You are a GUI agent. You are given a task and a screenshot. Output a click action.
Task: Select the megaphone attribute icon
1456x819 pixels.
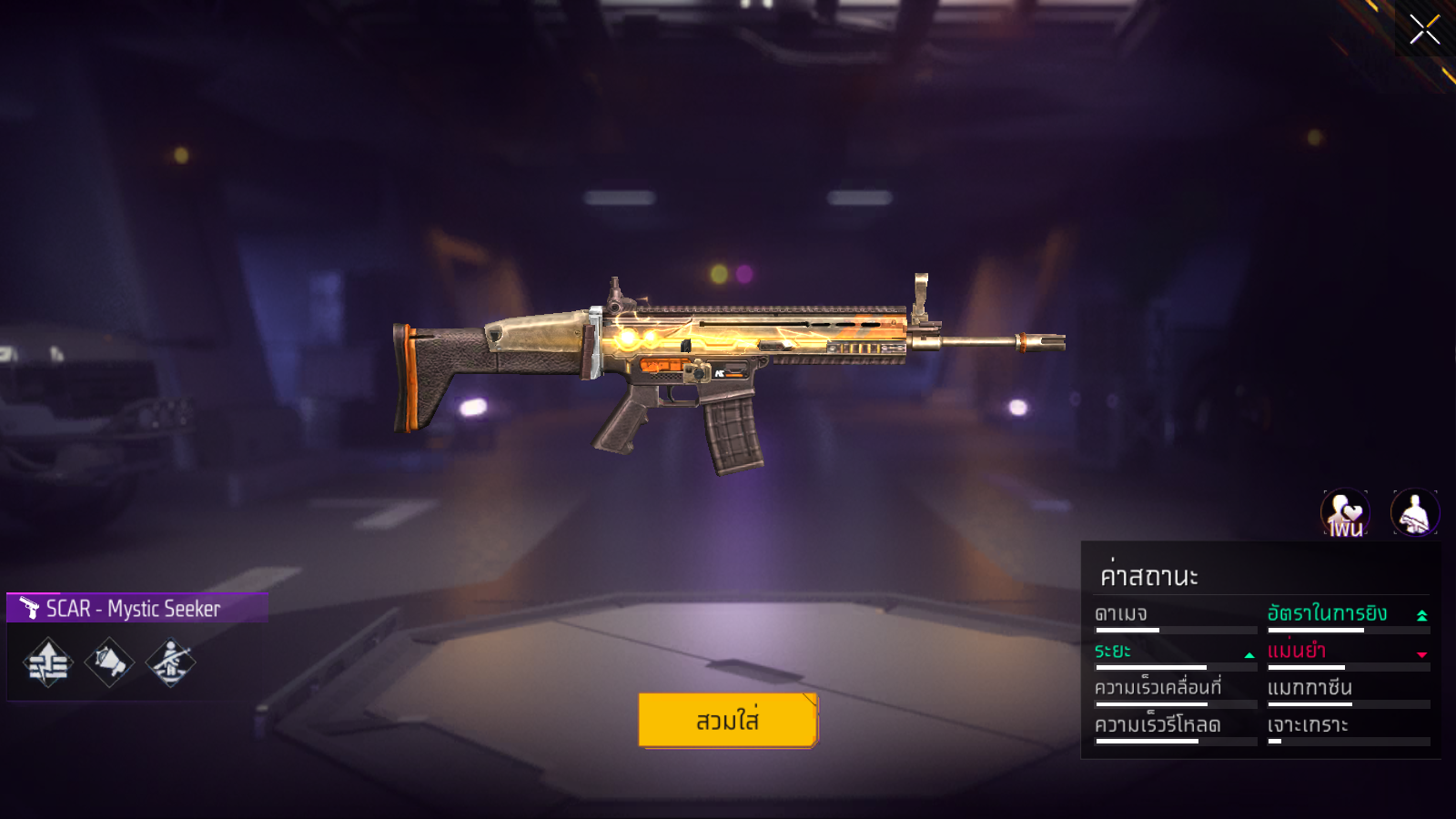point(109,662)
